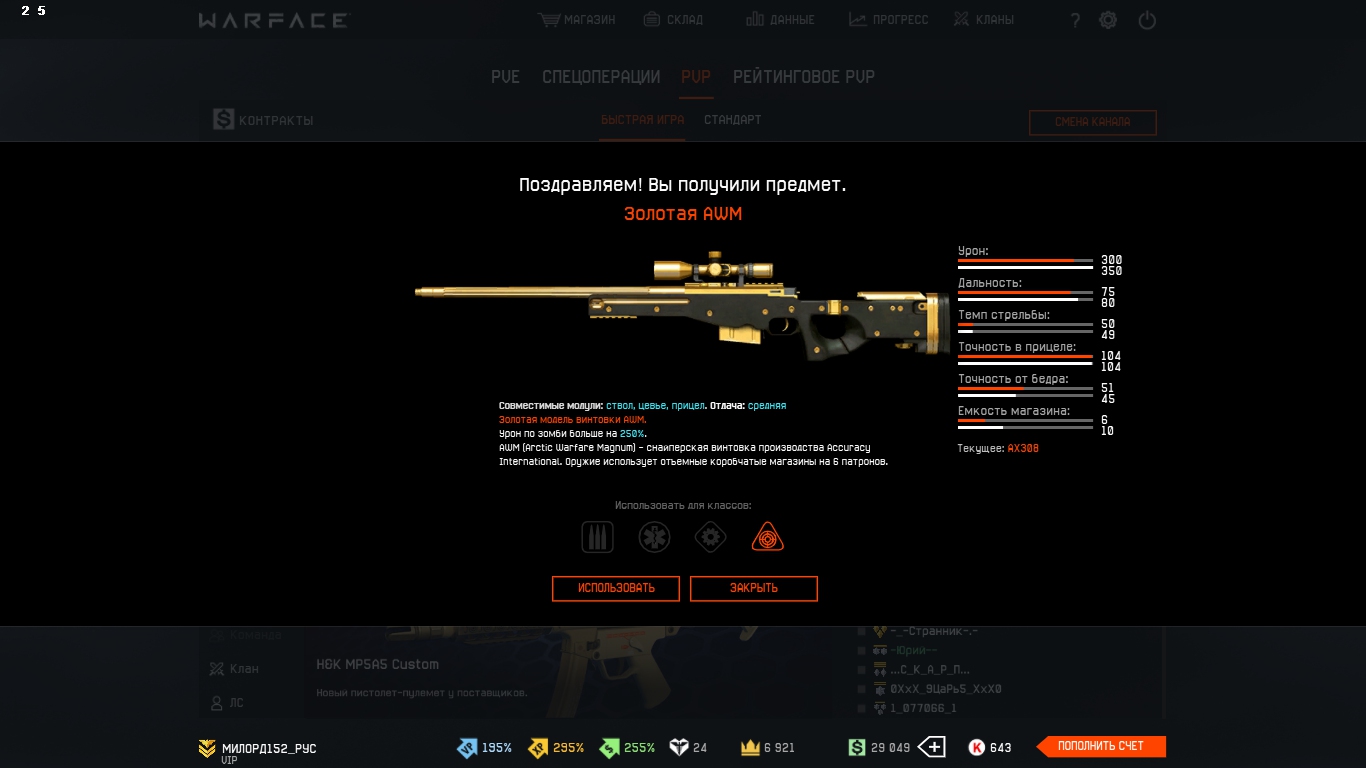This screenshot has height=768, width=1366.
Task: Click the power exit icon
Action: (1147, 20)
